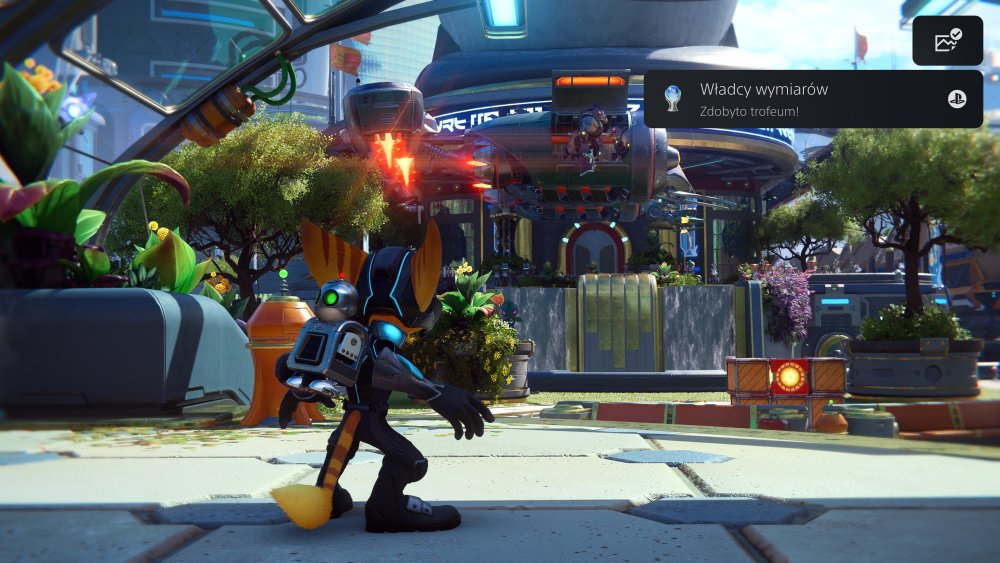The image size is (1000, 563).
Task: Click the activity chart icon above the notification
Action: (947, 41)
